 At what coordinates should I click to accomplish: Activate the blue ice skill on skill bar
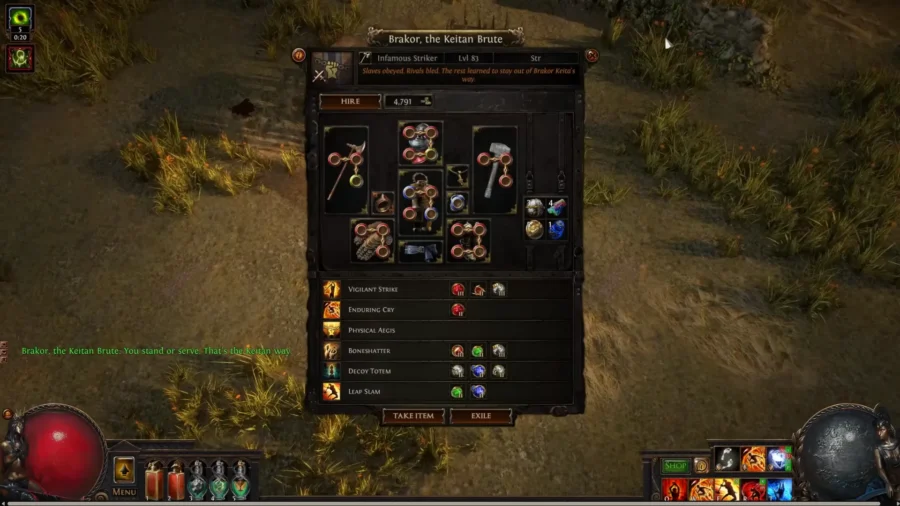pyautogui.click(x=780, y=490)
